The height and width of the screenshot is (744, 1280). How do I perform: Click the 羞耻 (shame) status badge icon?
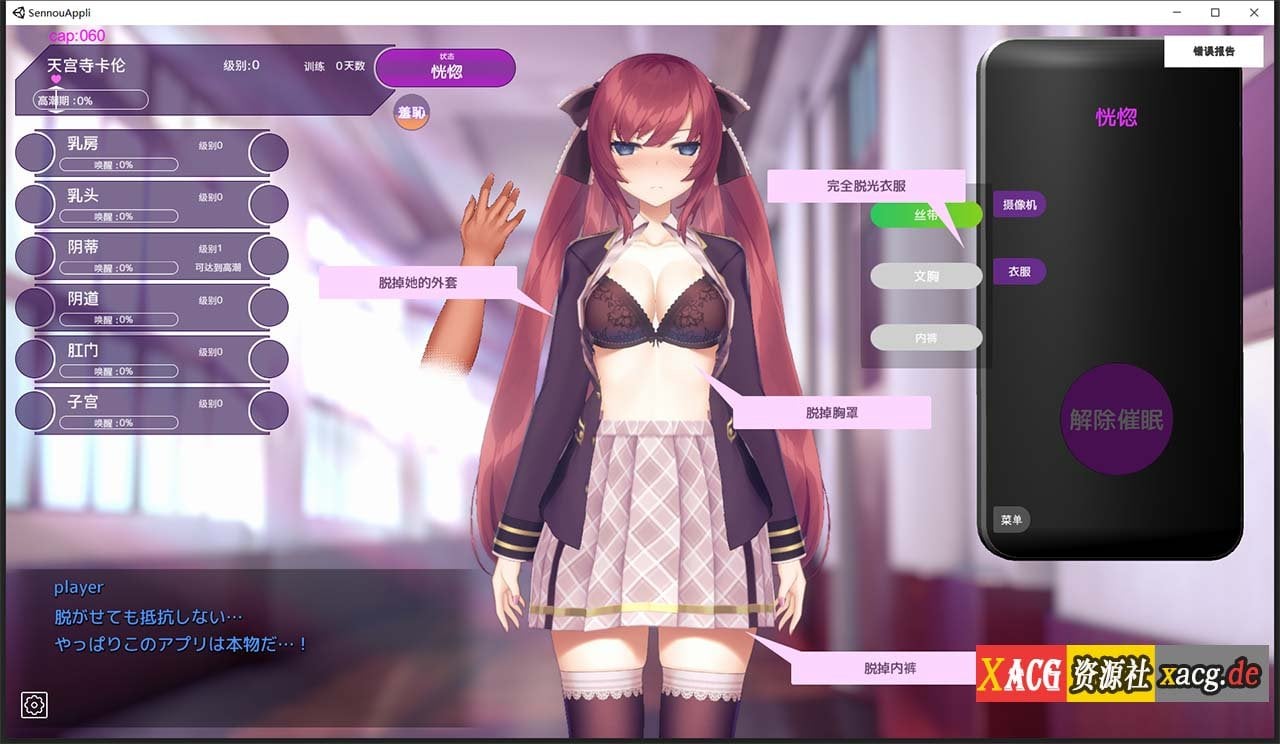point(410,113)
